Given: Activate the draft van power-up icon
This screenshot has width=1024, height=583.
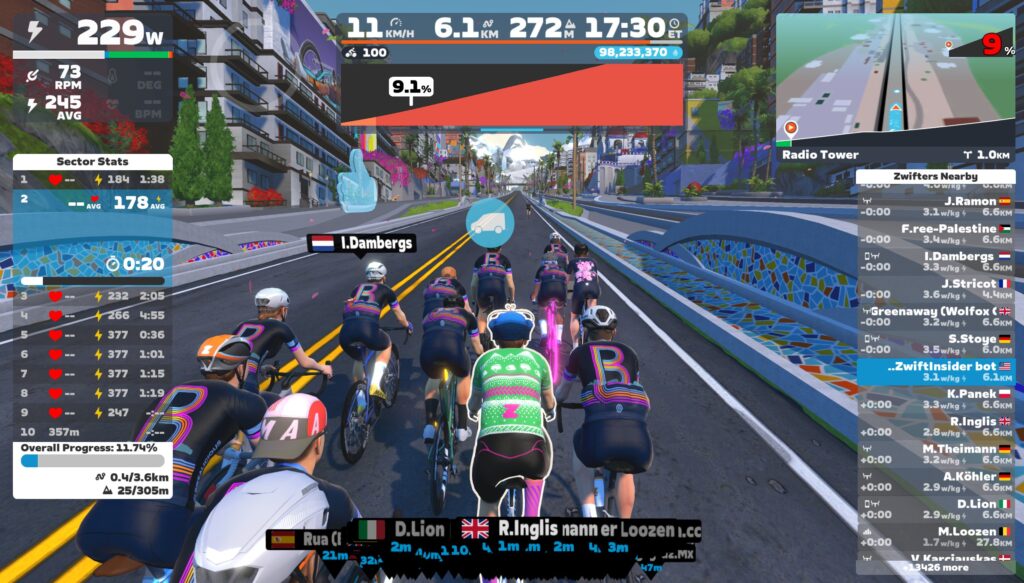Looking at the screenshot, I should click(x=488, y=221).
